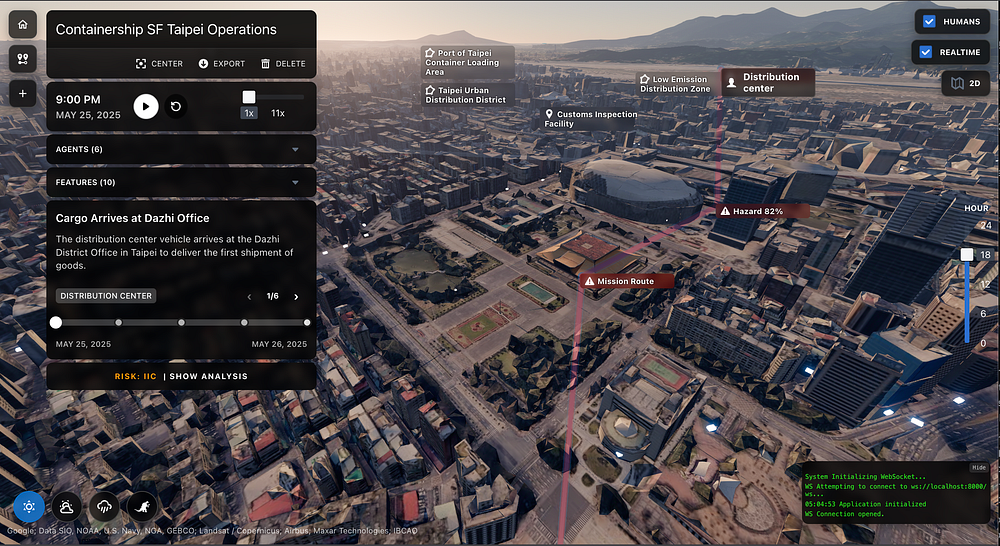This screenshot has height=546, width=1000.
Task: Select the sunny weather icon
Action: (29, 507)
